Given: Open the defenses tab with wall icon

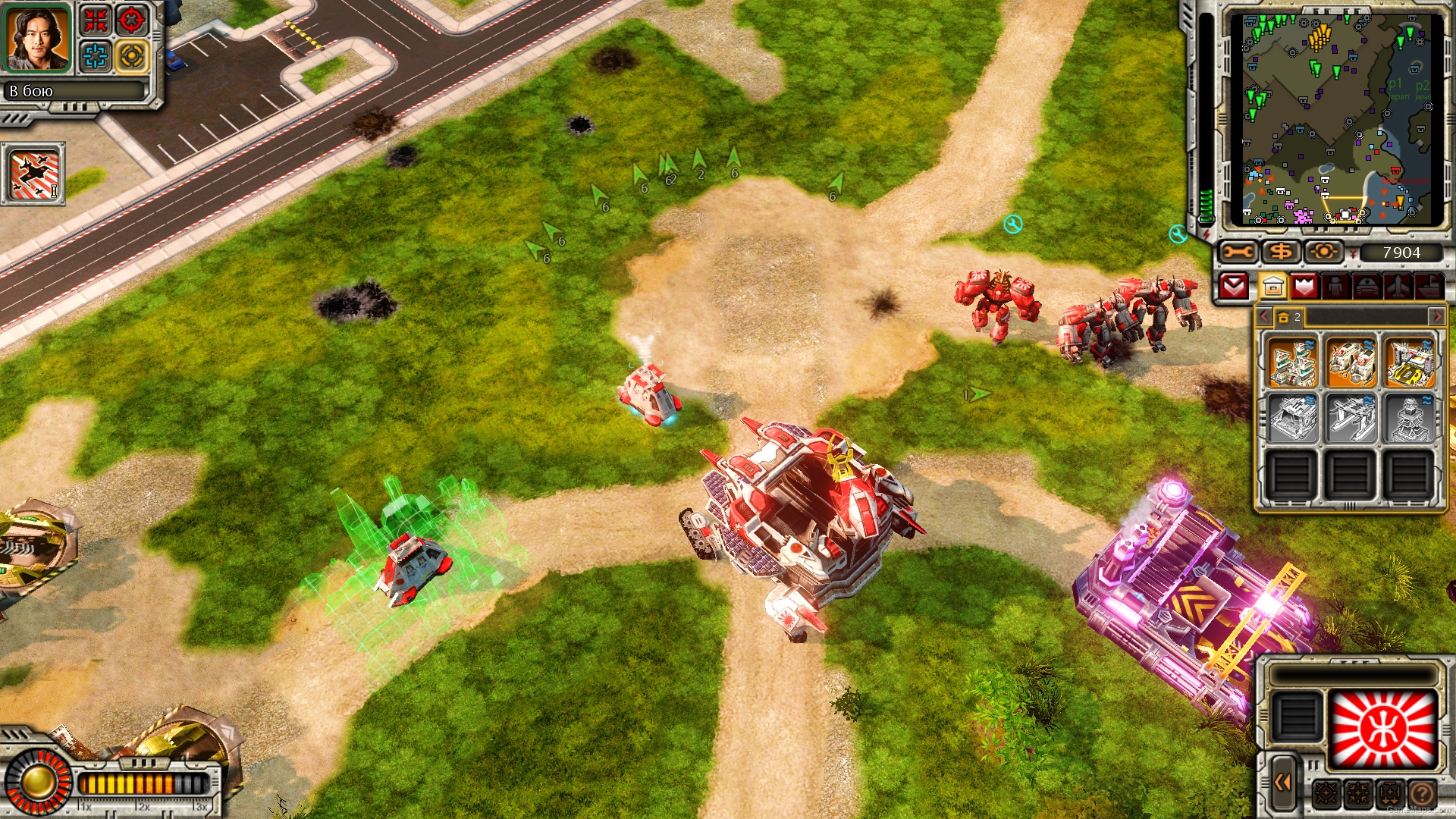Looking at the screenshot, I should [x=1304, y=287].
